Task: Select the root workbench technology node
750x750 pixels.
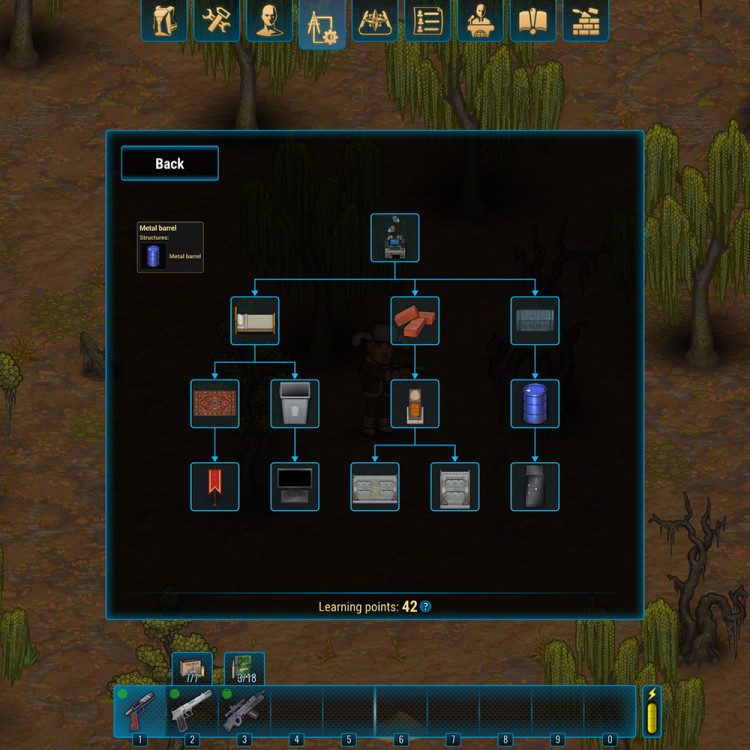Action: (x=395, y=238)
